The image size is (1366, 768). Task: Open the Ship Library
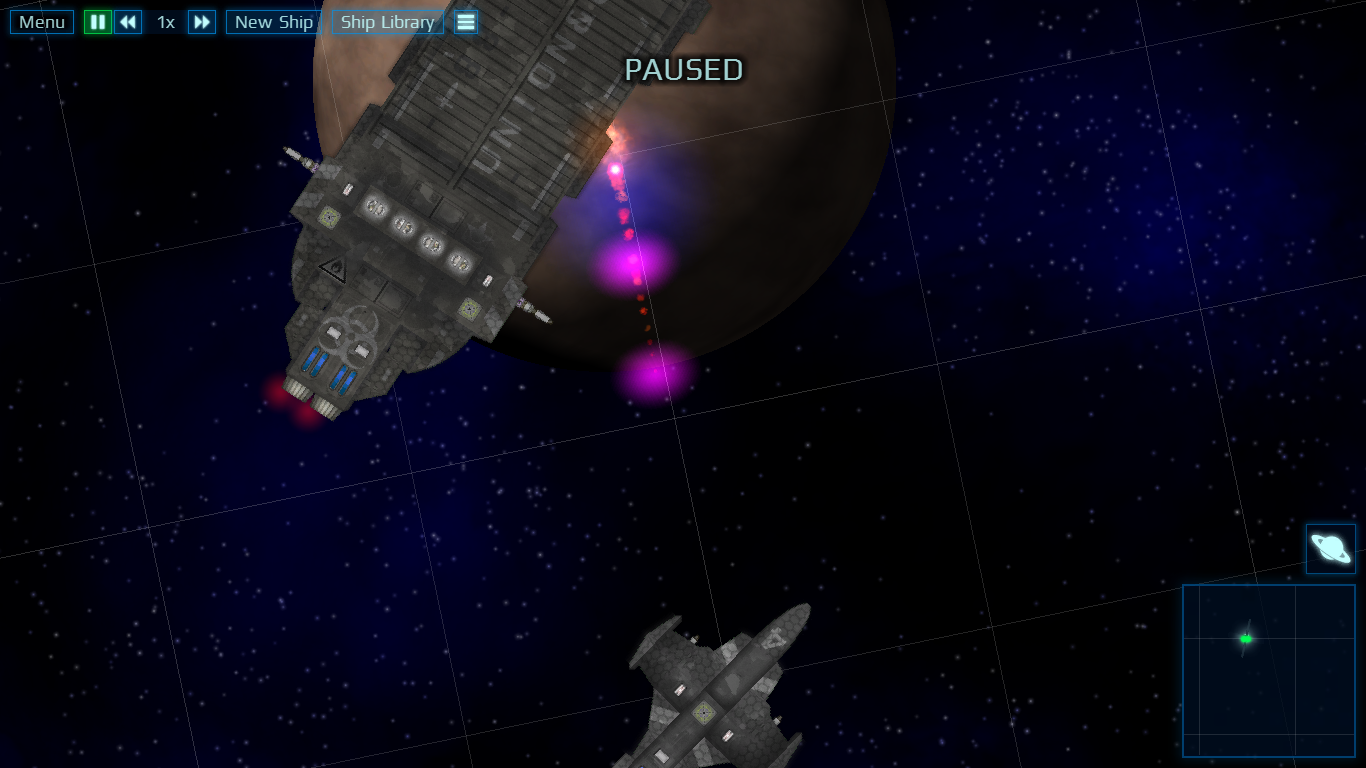(388, 22)
